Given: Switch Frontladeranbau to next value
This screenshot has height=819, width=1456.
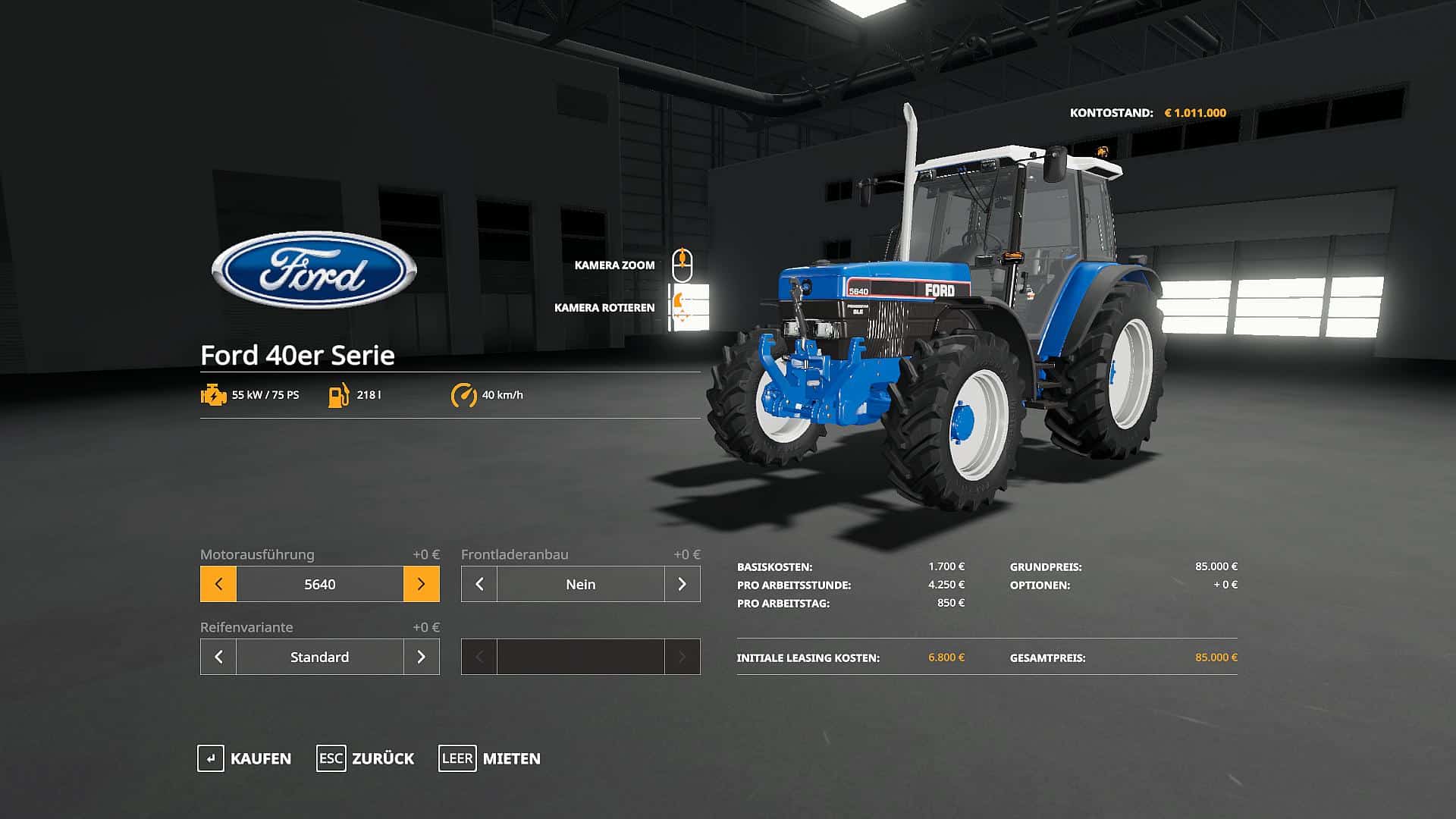Looking at the screenshot, I should [x=682, y=584].
